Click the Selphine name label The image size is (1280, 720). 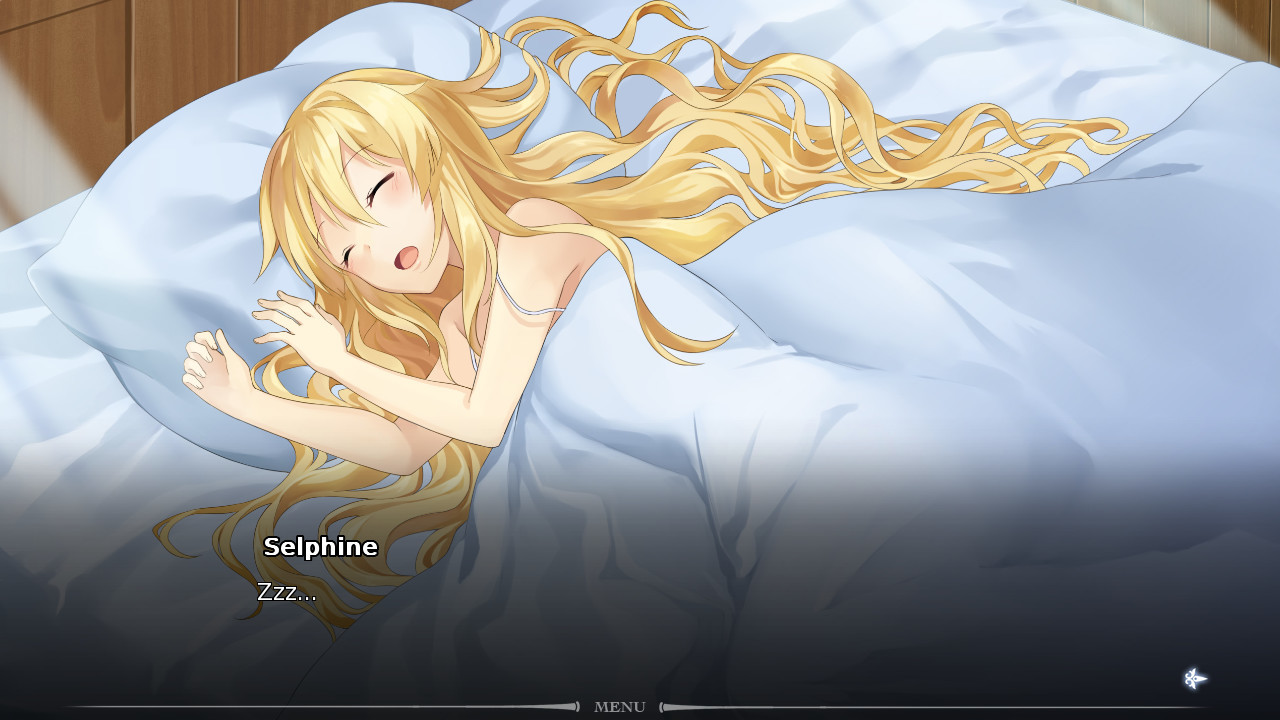tap(321, 547)
